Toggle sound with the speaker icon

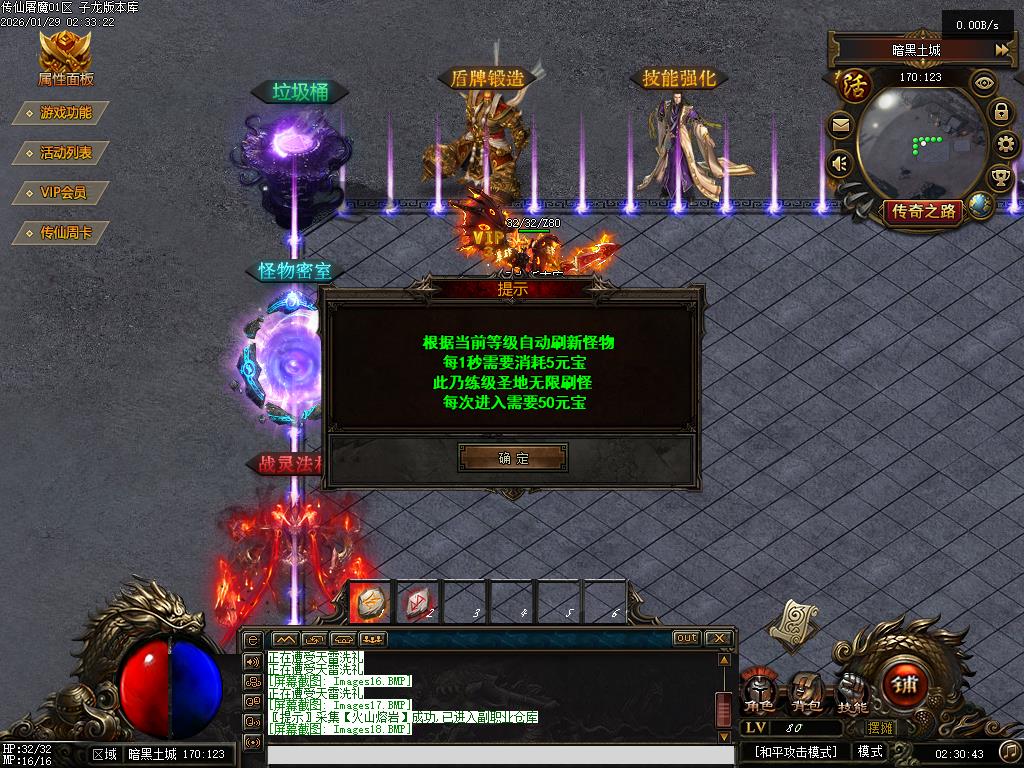pos(840,163)
